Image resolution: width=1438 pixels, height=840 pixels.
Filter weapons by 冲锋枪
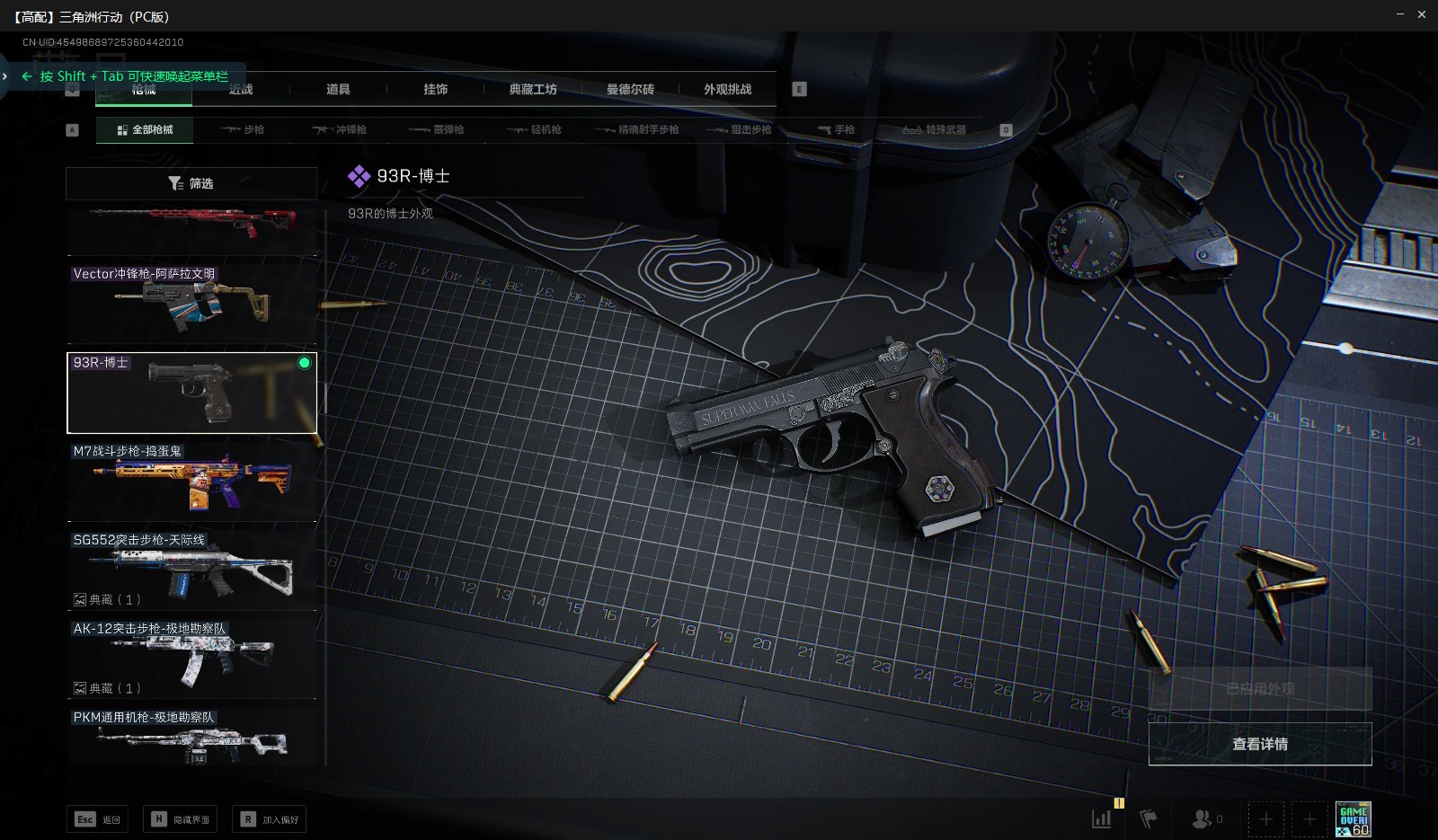340,129
